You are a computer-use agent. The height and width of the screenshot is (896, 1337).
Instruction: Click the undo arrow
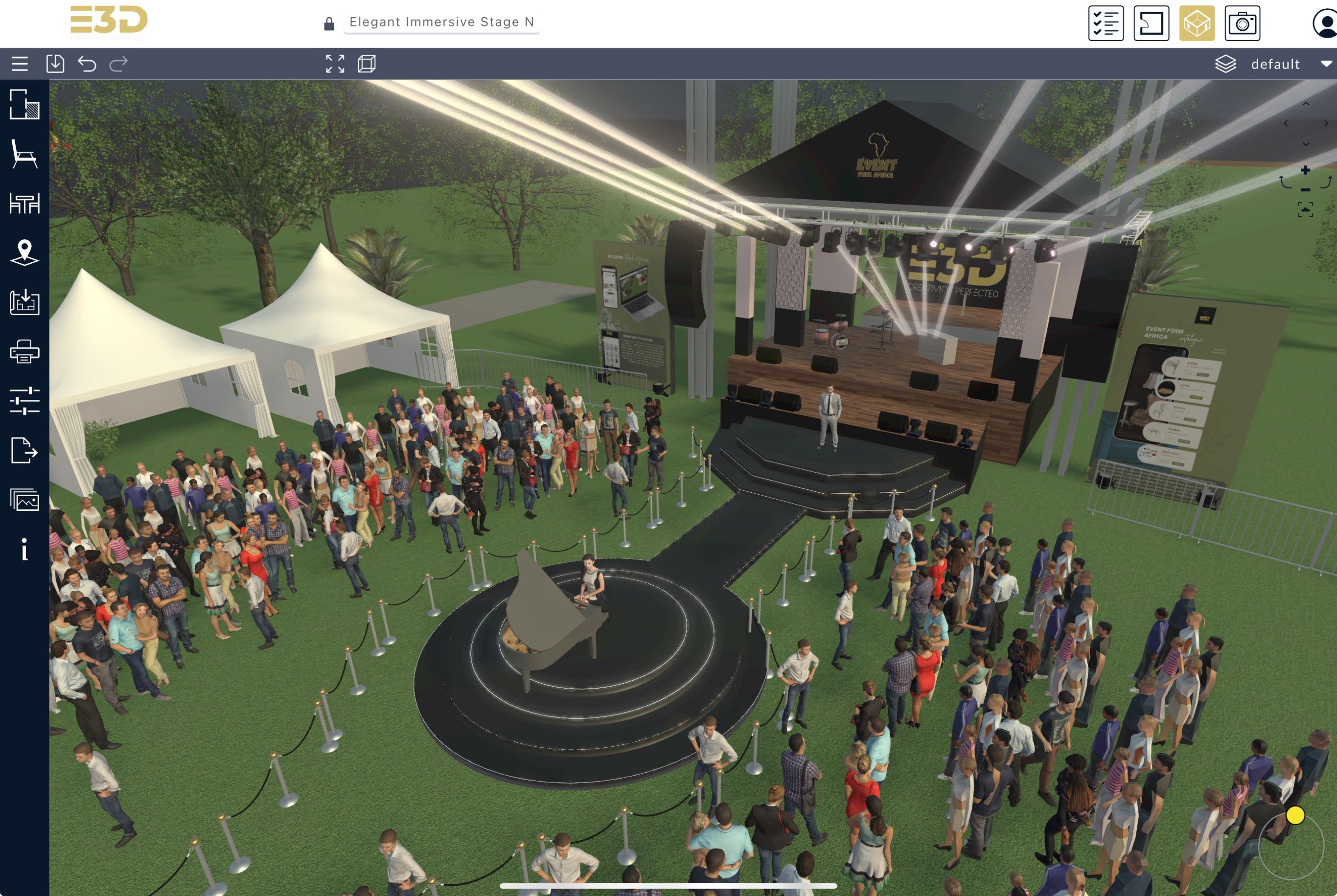pos(86,64)
